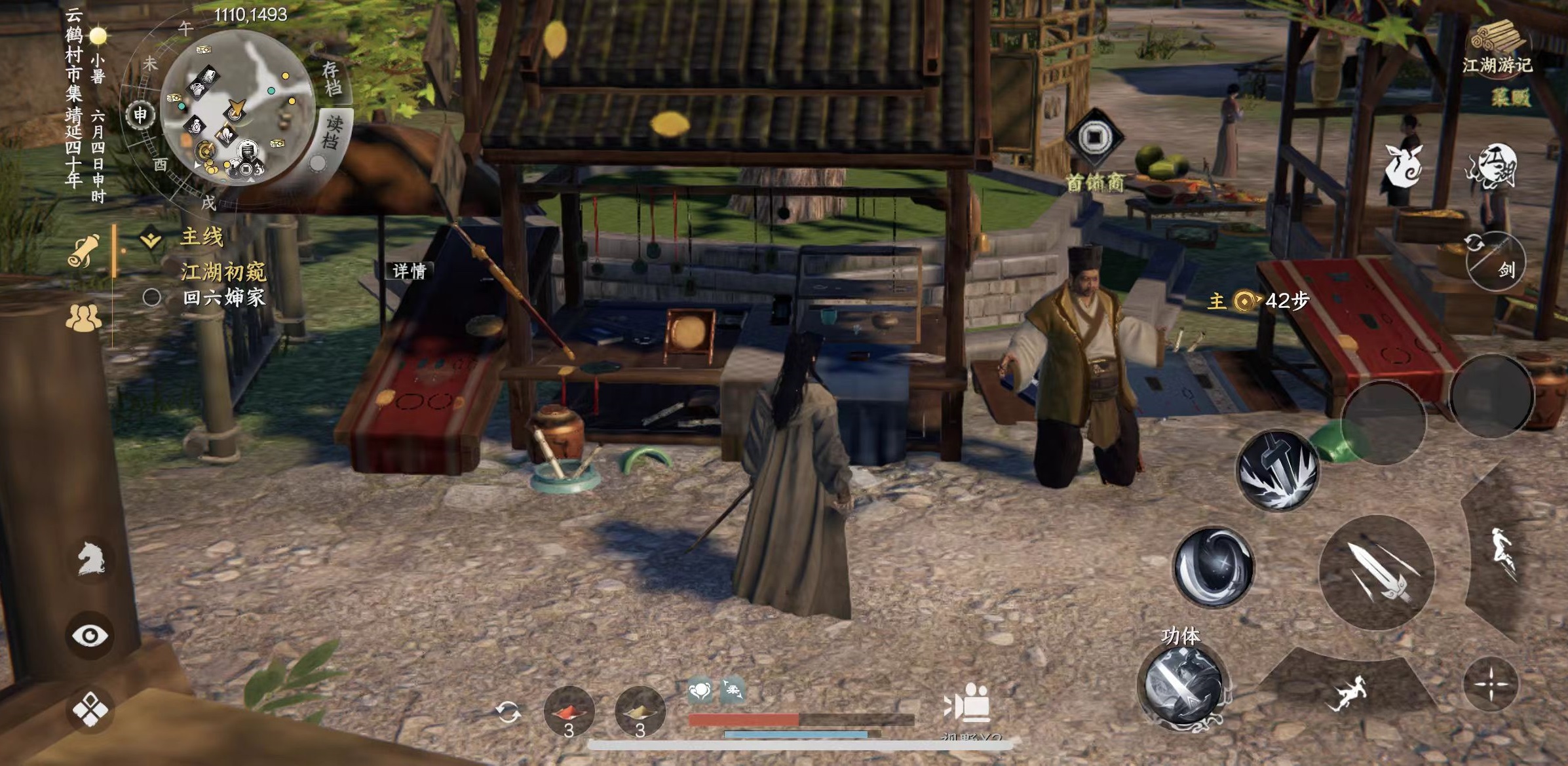Activate the 功体 skill button
The height and width of the screenshot is (766, 1568).
point(1183,685)
